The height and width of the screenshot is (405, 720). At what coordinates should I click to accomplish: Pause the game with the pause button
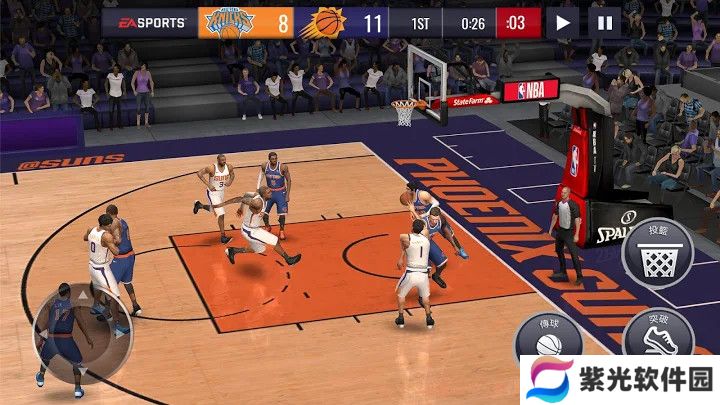(x=604, y=21)
